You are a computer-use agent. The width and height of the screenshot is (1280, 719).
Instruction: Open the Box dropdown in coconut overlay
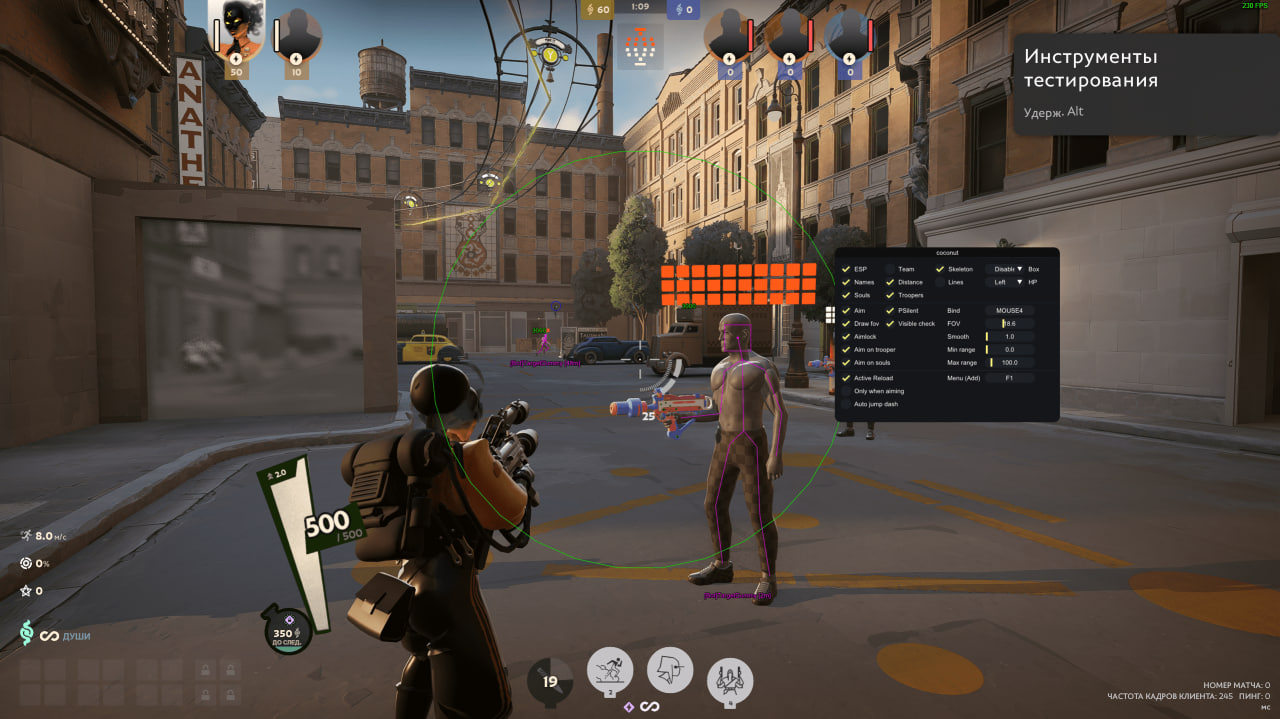[1005, 269]
